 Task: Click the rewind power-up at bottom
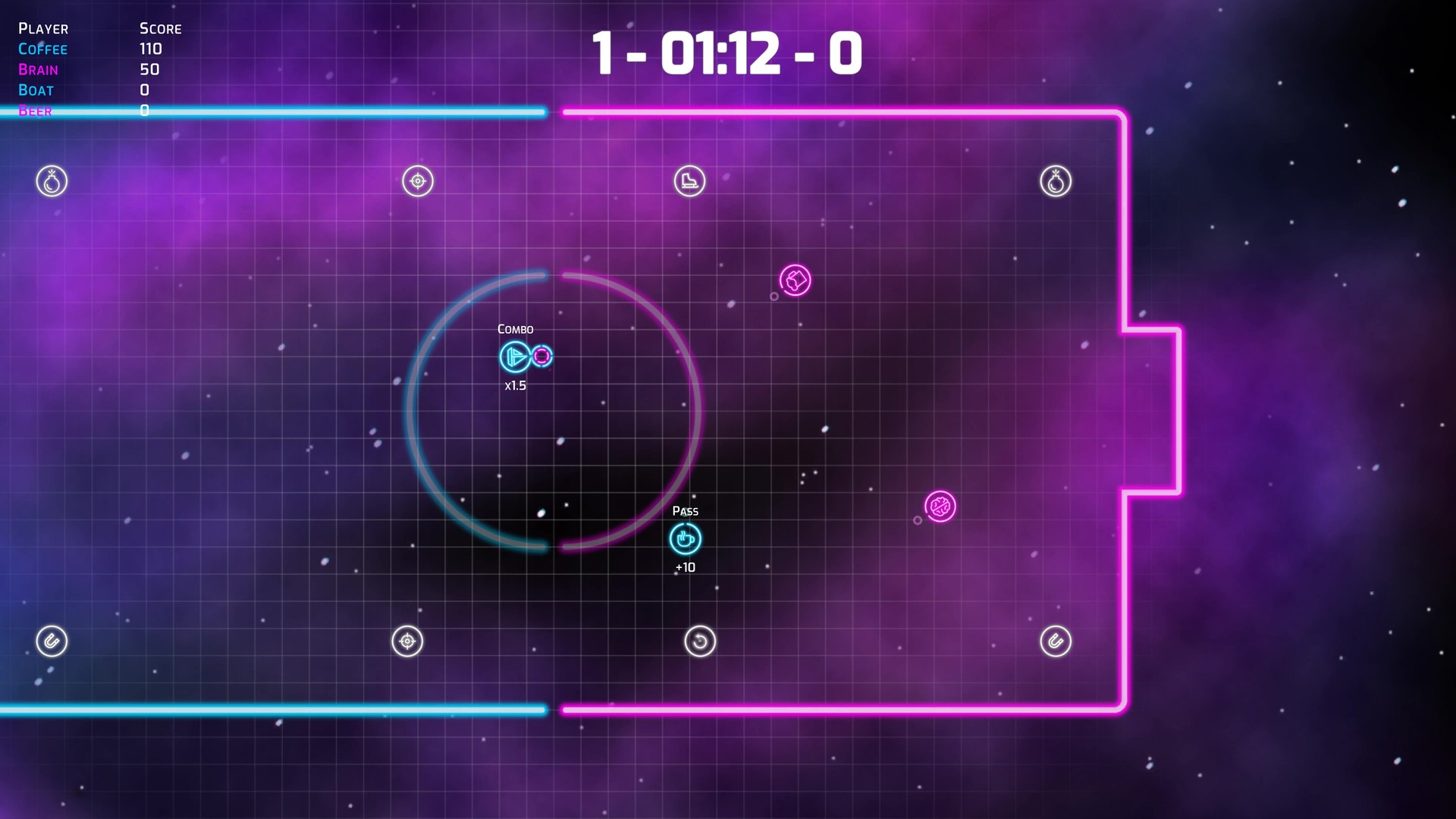[699, 641]
